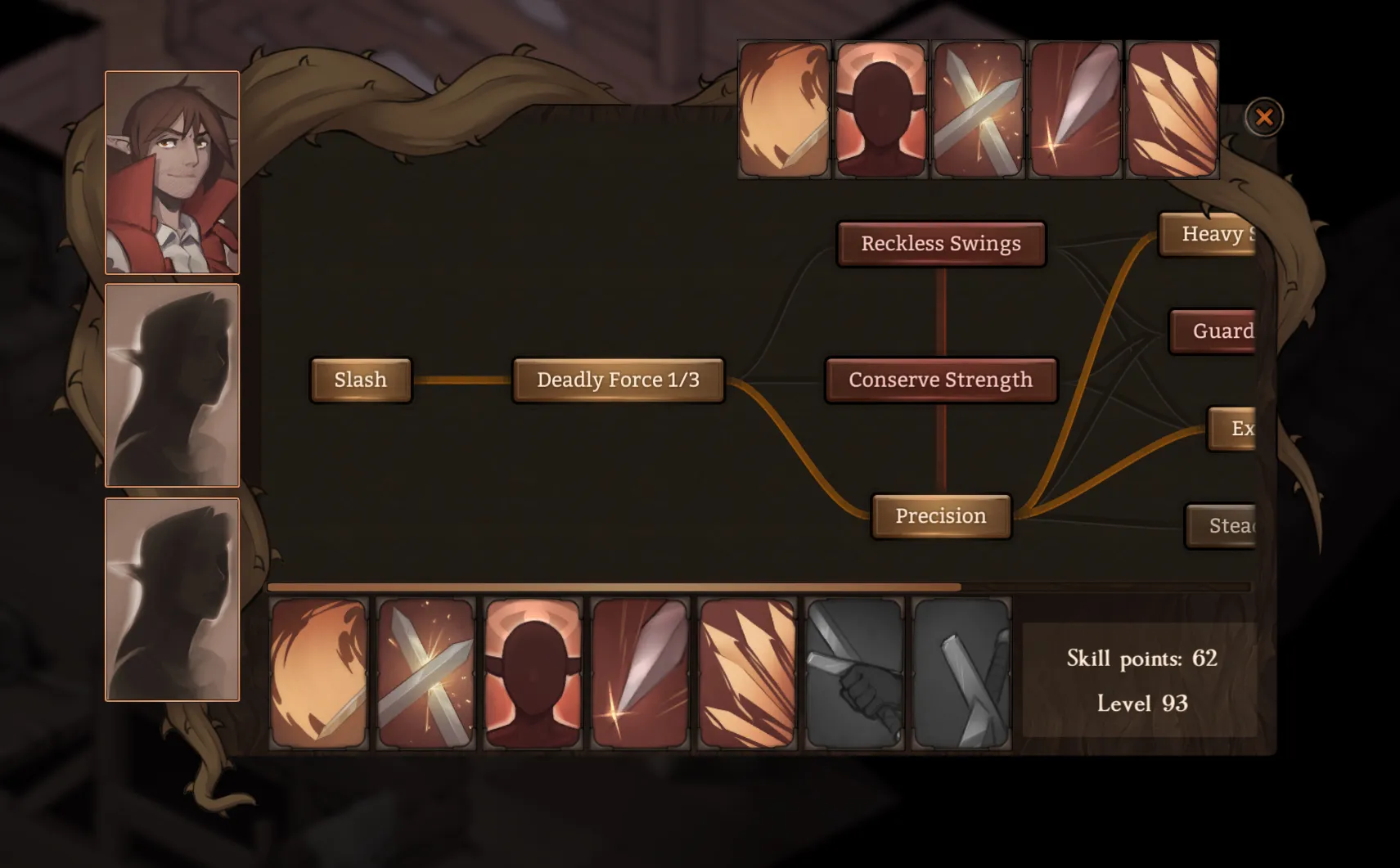The height and width of the screenshot is (868, 1400).
Task: Choose the Guard skill node
Action: pos(1214,331)
